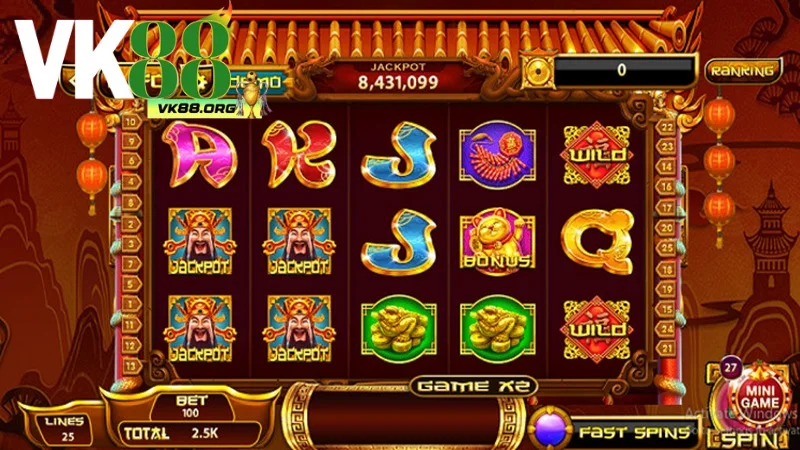
Task: Open the Ranking leaderboard
Action: pyautogui.click(x=744, y=70)
